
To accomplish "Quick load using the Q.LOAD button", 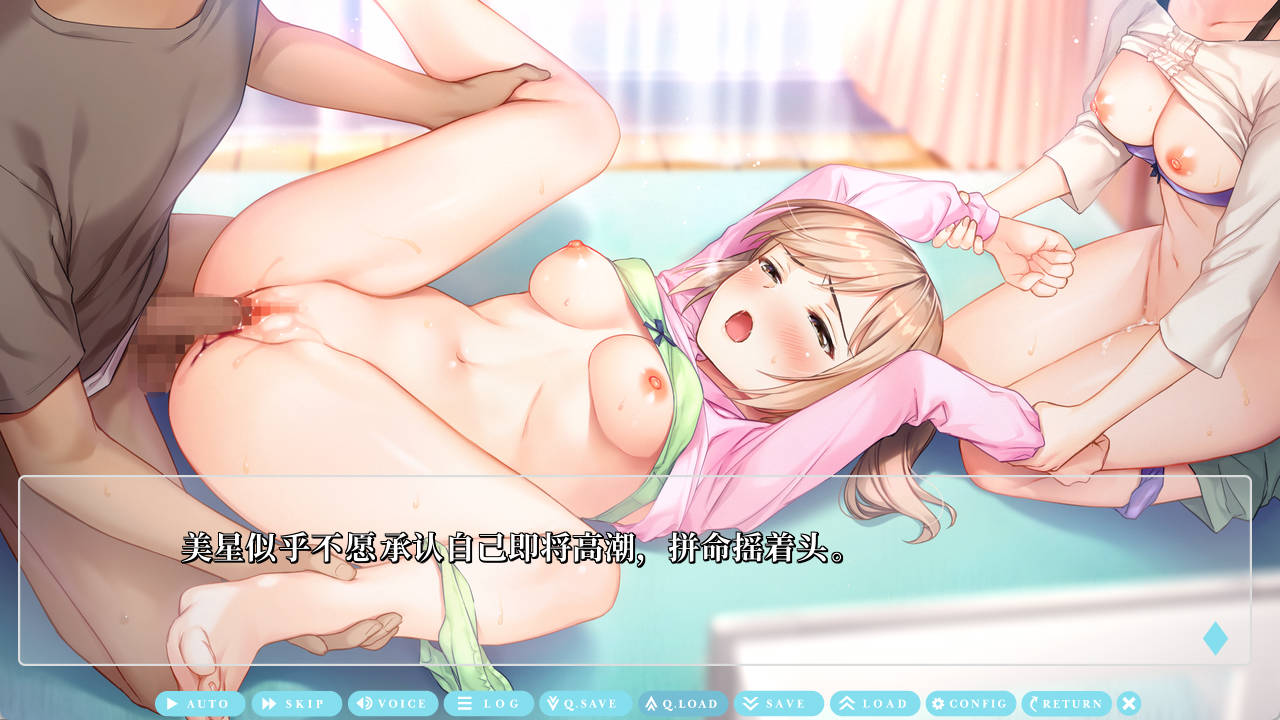I will pos(682,704).
